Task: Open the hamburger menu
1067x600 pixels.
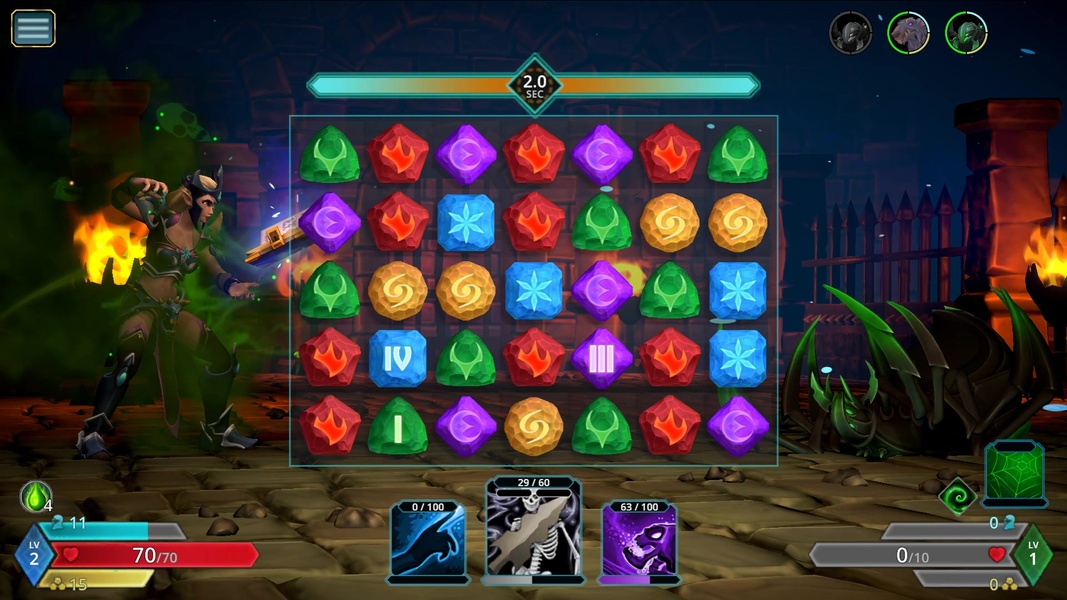Action: coord(33,28)
